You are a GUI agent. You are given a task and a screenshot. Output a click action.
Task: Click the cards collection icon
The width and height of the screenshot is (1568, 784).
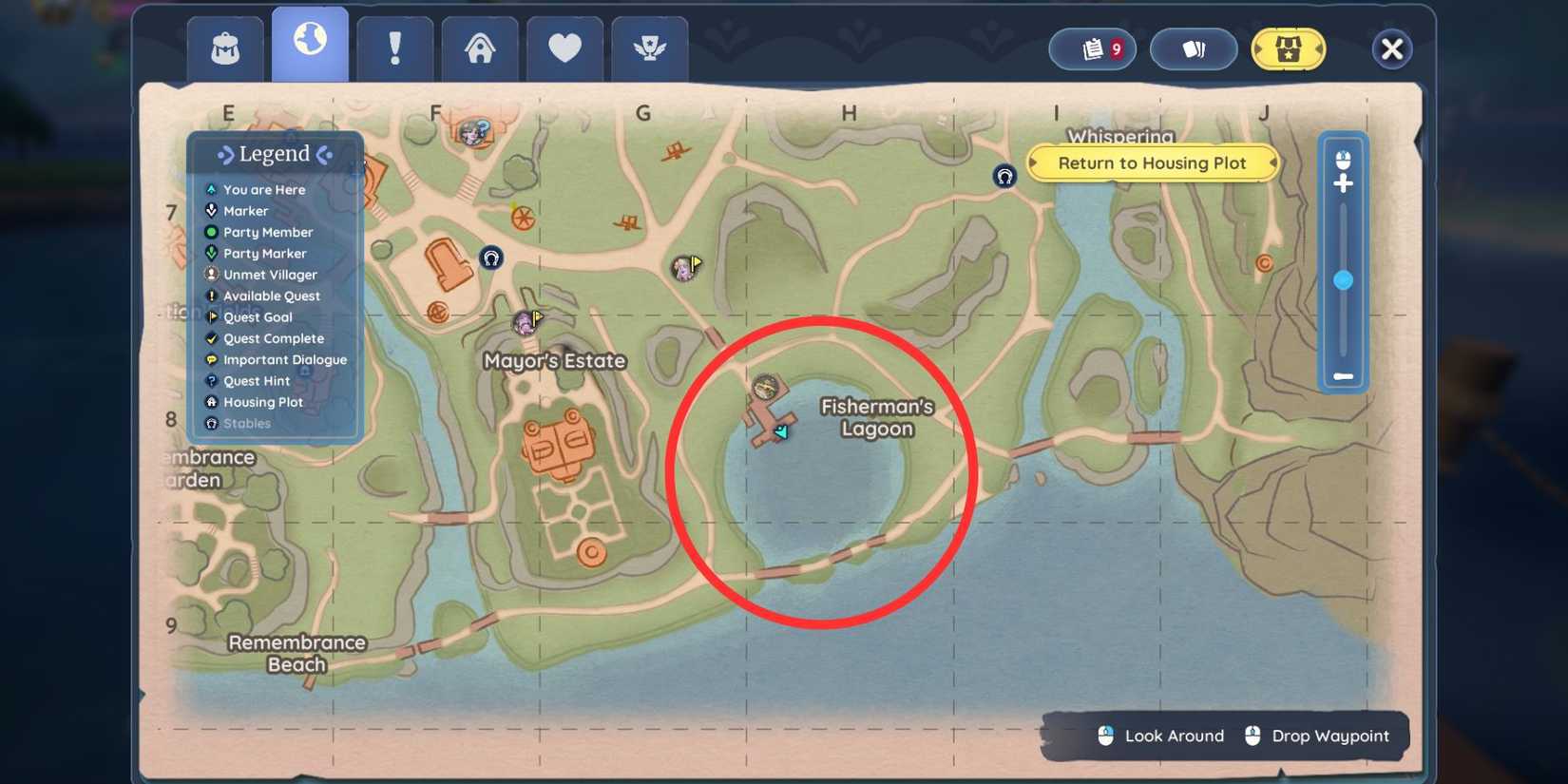point(1194,48)
